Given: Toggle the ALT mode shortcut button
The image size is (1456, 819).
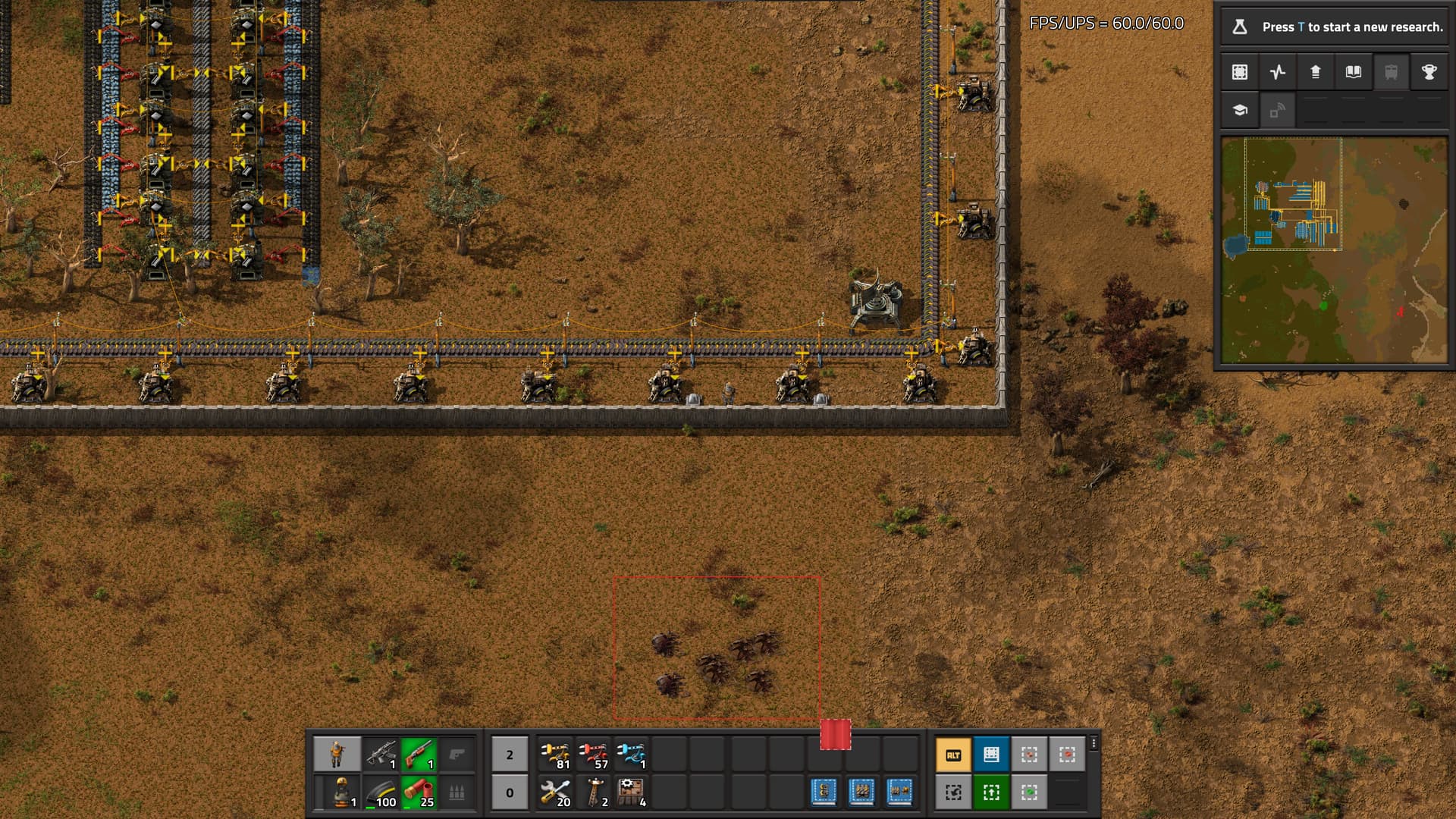Looking at the screenshot, I should pos(953,755).
